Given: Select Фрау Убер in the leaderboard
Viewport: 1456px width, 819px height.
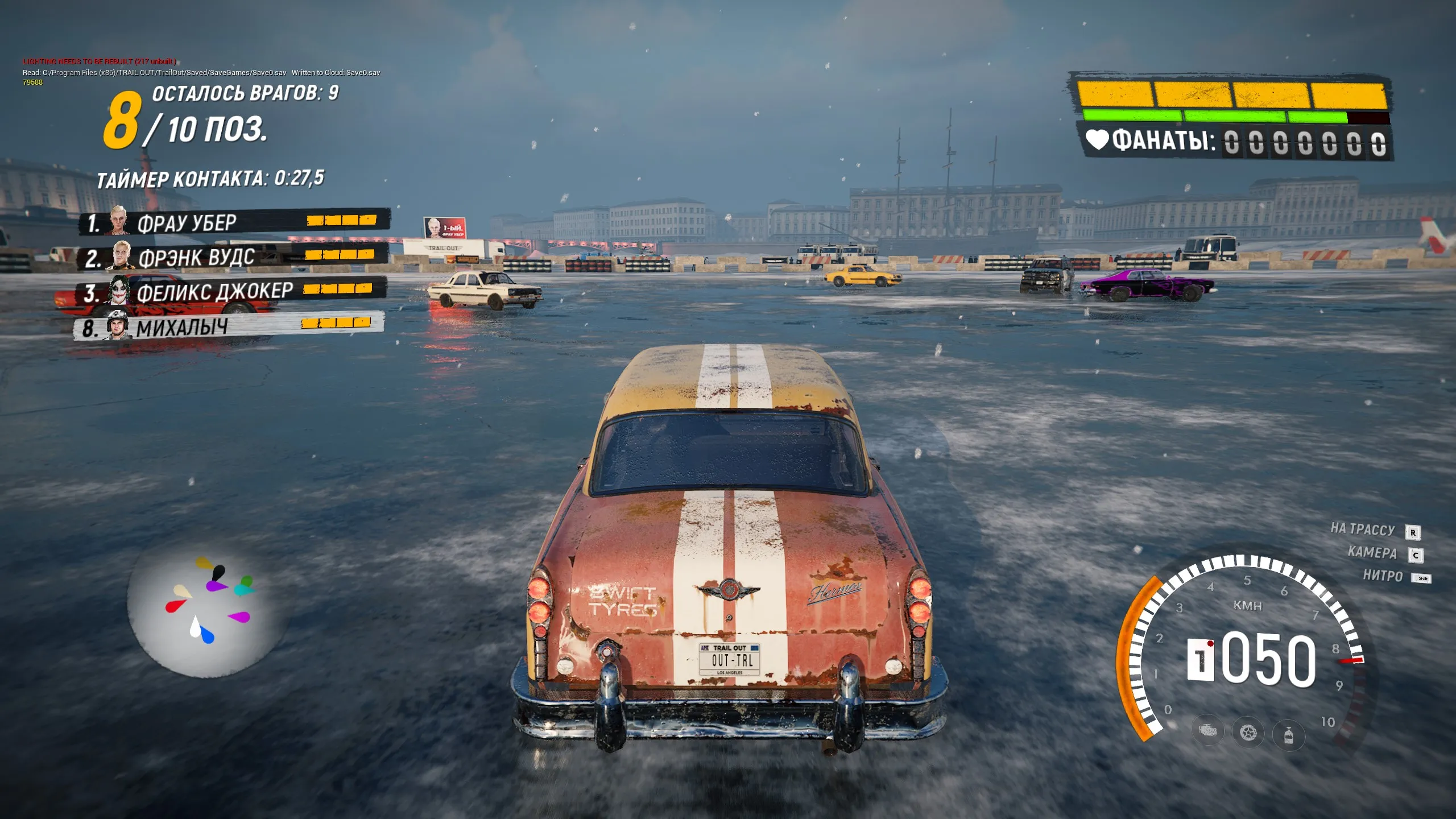Looking at the screenshot, I should (x=233, y=222).
